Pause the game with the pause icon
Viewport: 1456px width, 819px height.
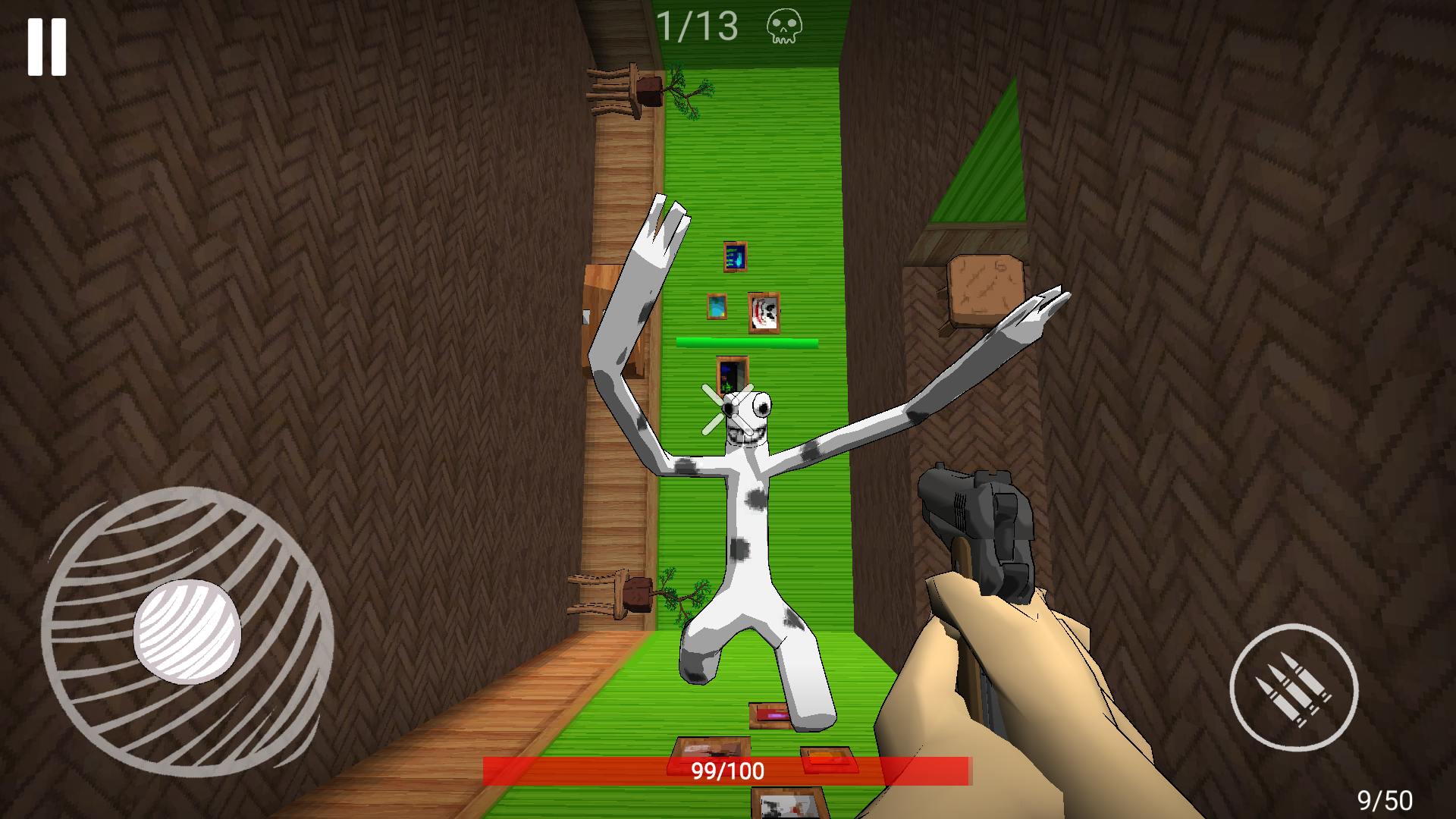pyautogui.click(x=45, y=47)
